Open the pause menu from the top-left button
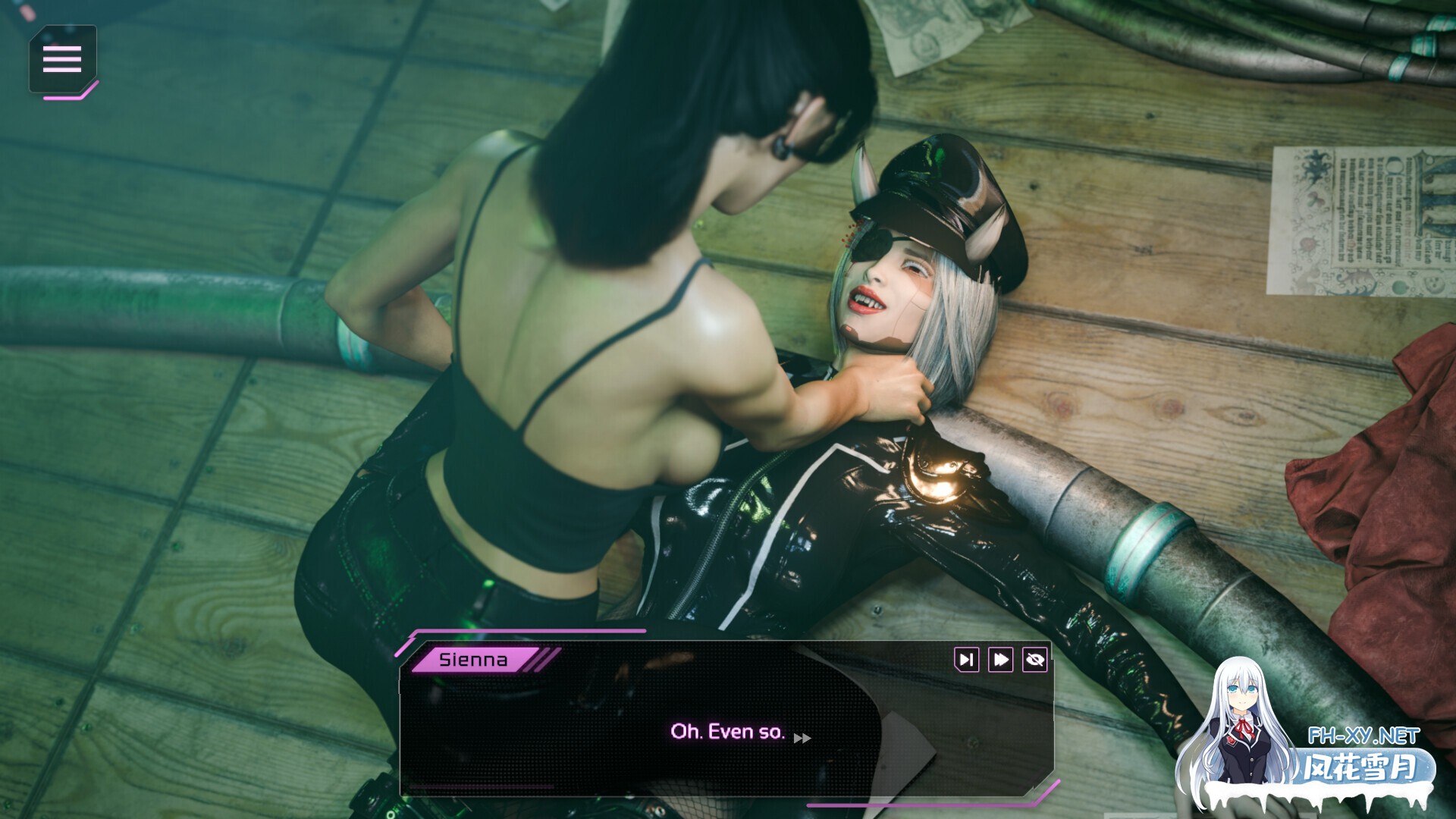 (x=63, y=59)
